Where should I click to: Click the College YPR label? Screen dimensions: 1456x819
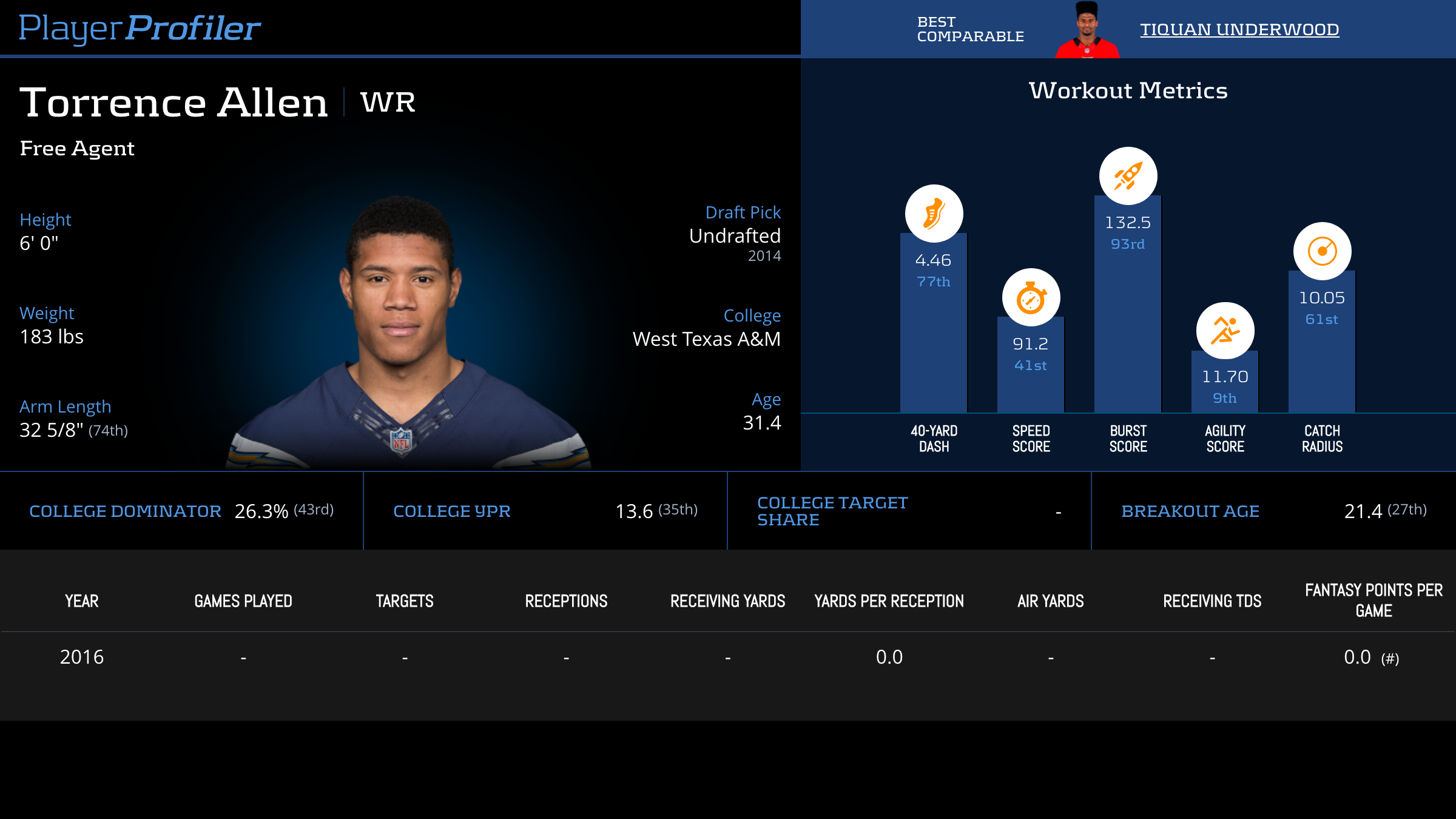click(452, 511)
